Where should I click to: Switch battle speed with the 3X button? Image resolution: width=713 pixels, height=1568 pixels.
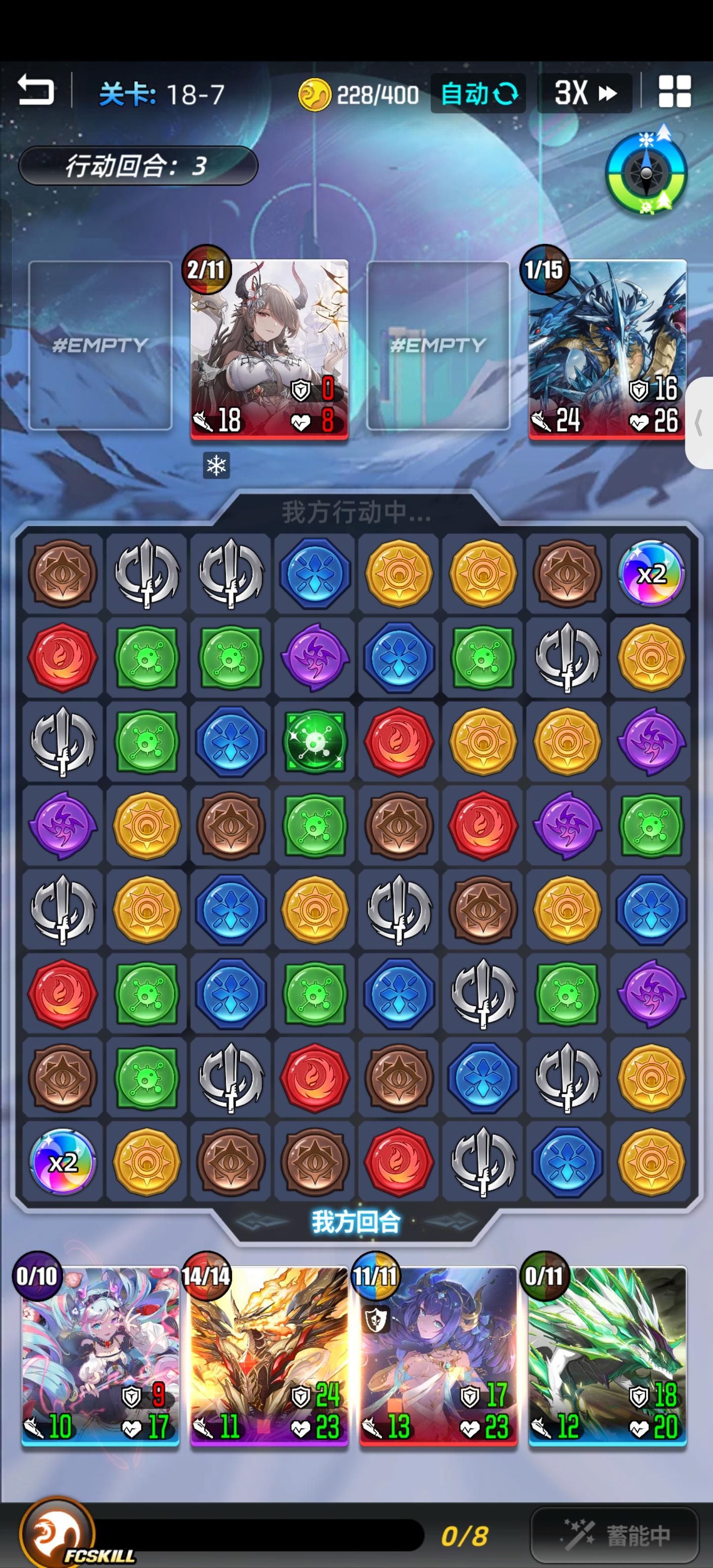point(583,93)
